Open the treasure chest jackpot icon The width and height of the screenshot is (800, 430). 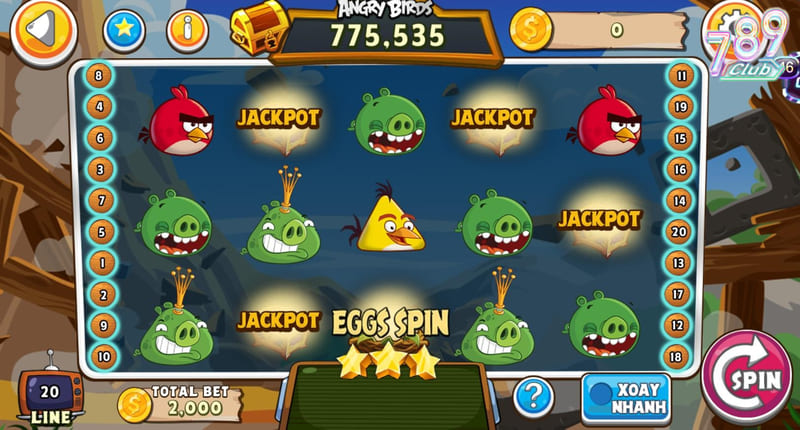coord(257,25)
